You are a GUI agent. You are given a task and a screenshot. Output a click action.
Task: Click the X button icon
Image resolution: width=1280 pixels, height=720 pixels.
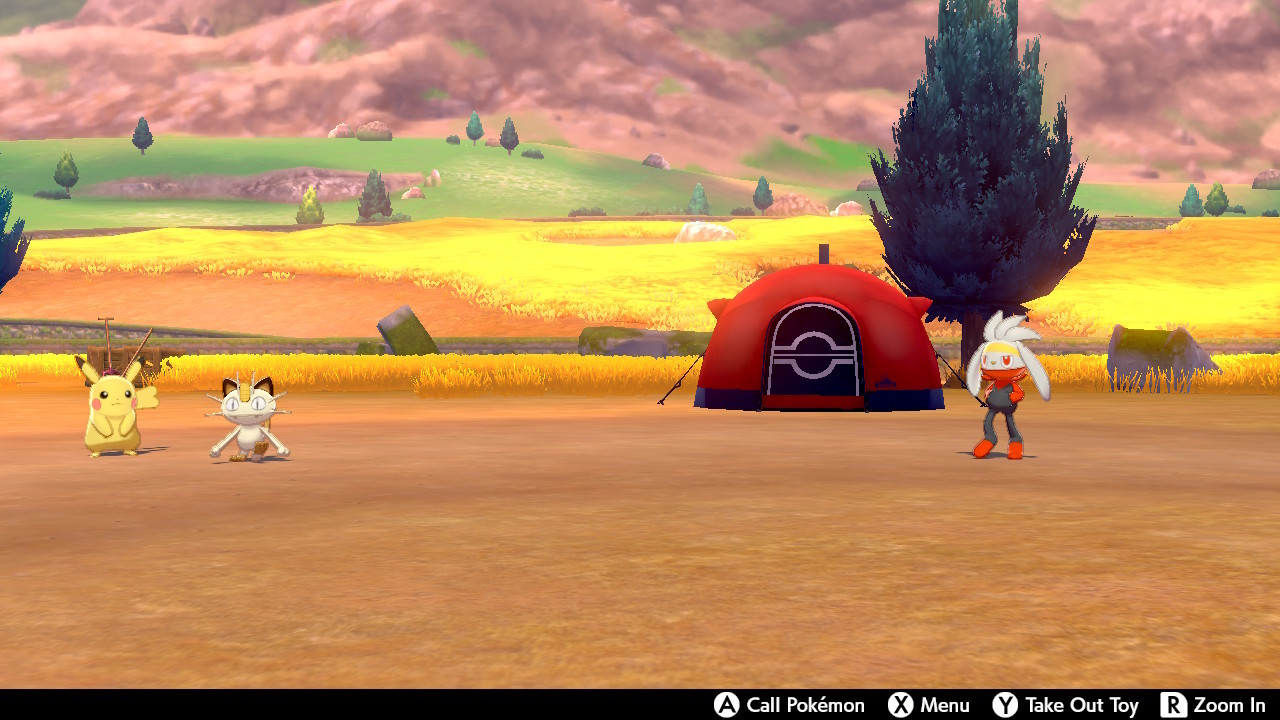[x=903, y=705]
